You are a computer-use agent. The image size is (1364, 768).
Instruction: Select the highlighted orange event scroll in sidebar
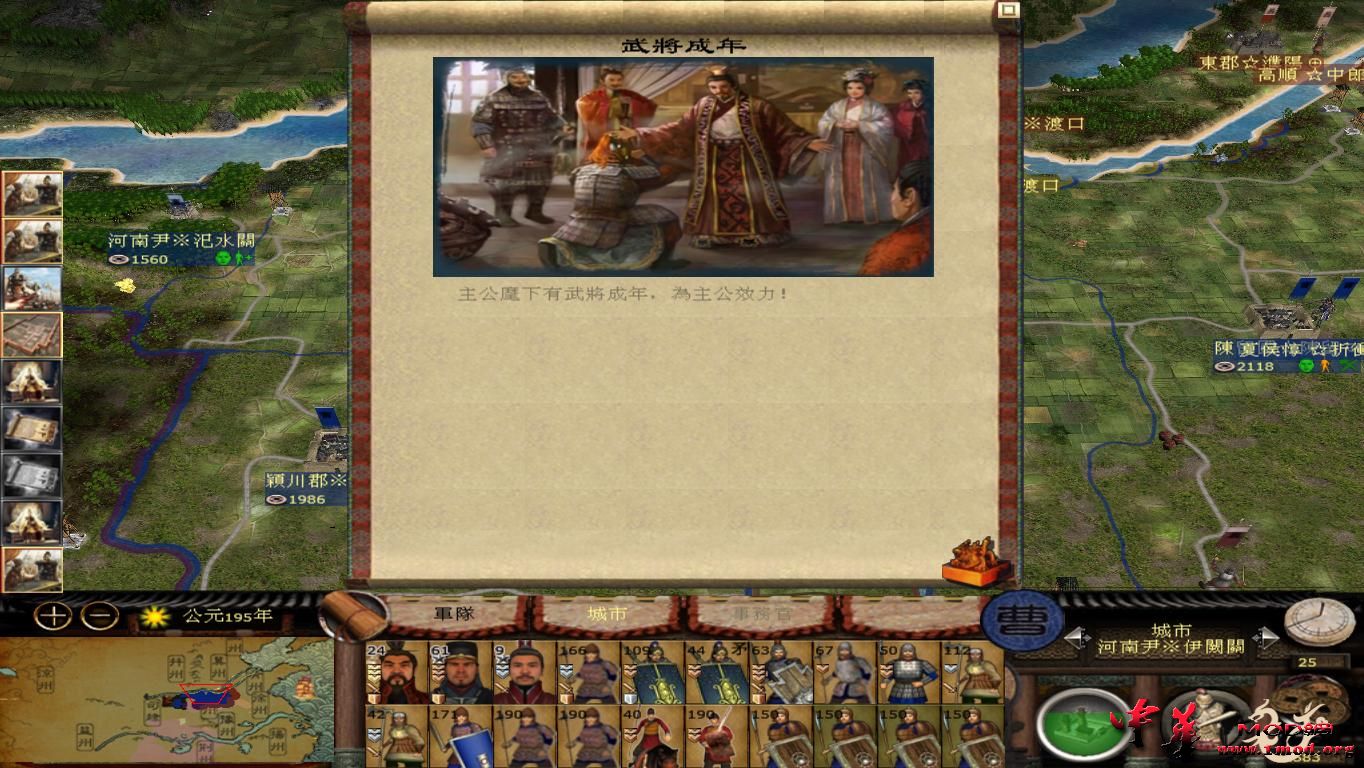pos(33,336)
